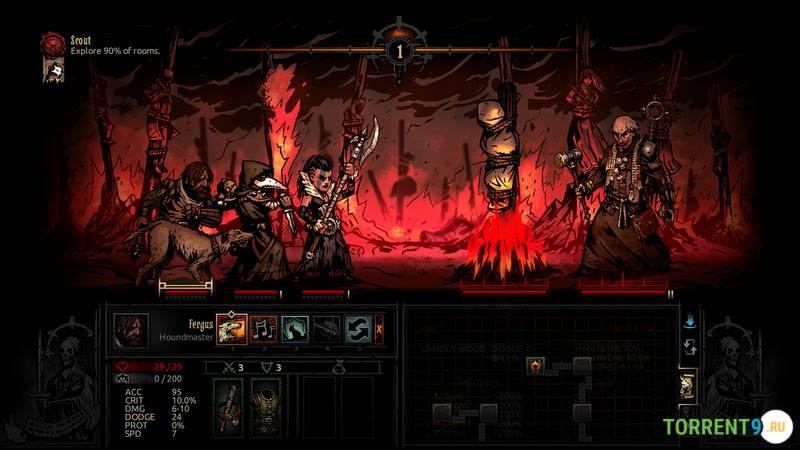800x450 pixels.
Task: Open the Scout quest objective seal
Action: click(x=53, y=44)
